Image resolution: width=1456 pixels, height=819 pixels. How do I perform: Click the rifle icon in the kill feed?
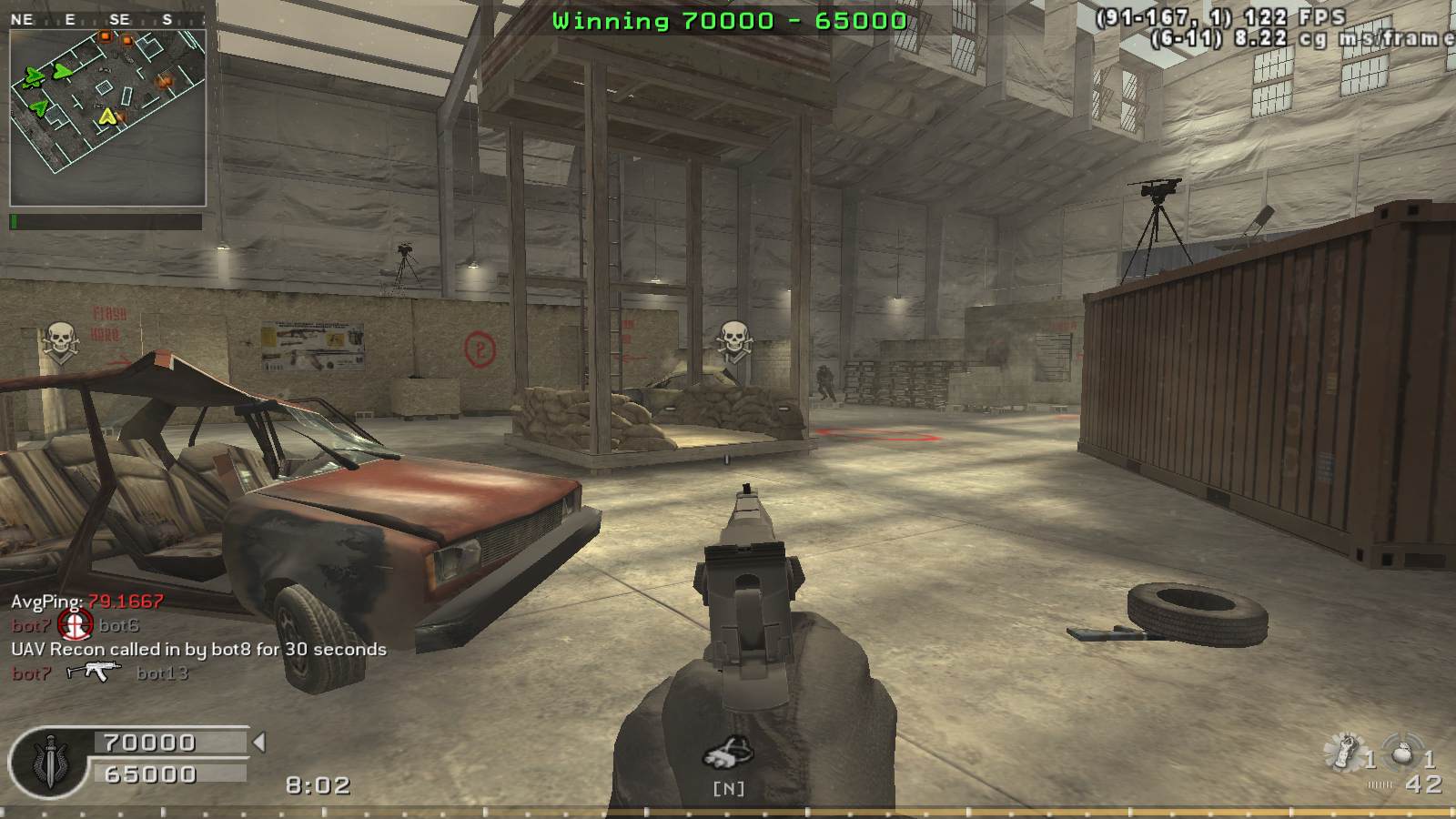click(x=94, y=672)
